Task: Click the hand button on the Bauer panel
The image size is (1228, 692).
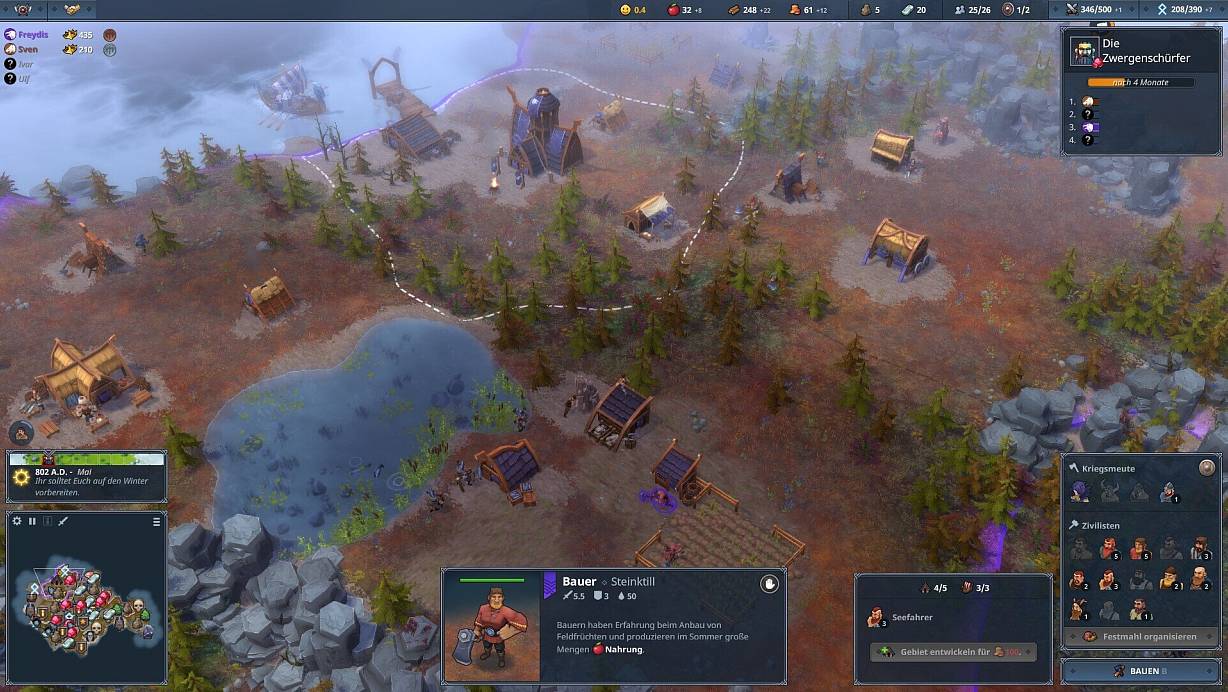Action: point(769,584)
